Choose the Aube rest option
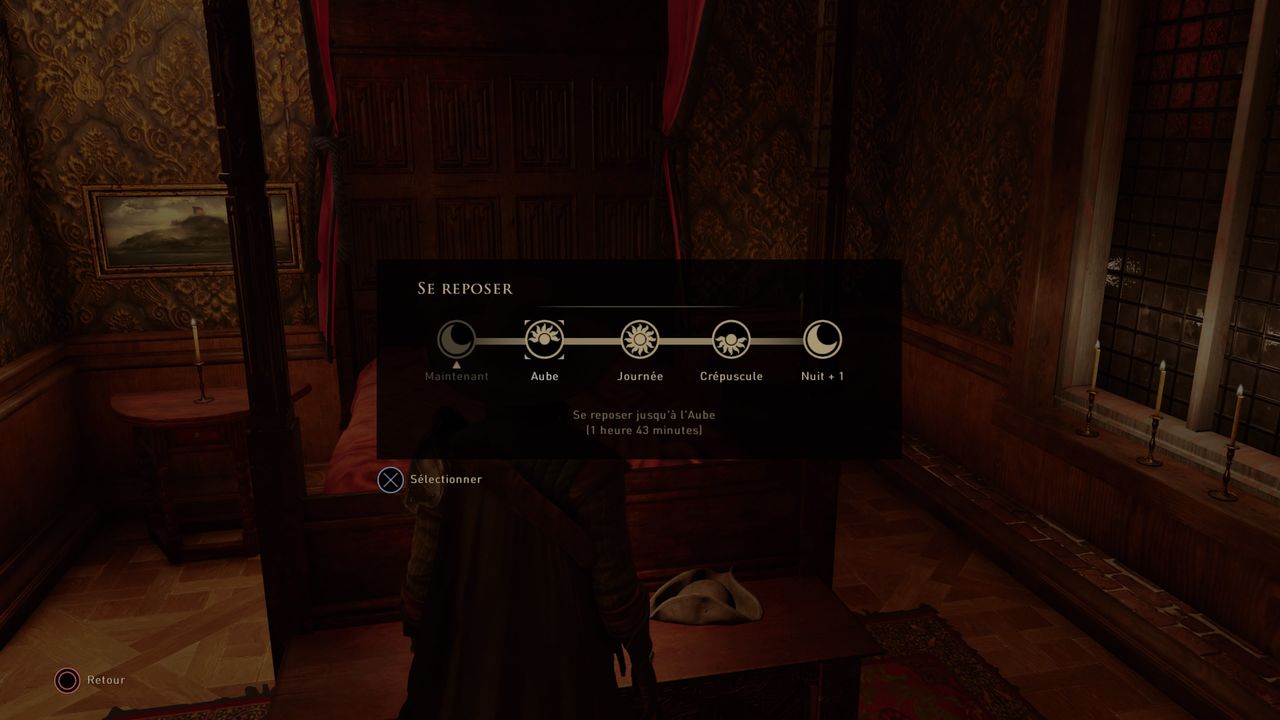Screen dimensions: 1280x720 point(544,340)
